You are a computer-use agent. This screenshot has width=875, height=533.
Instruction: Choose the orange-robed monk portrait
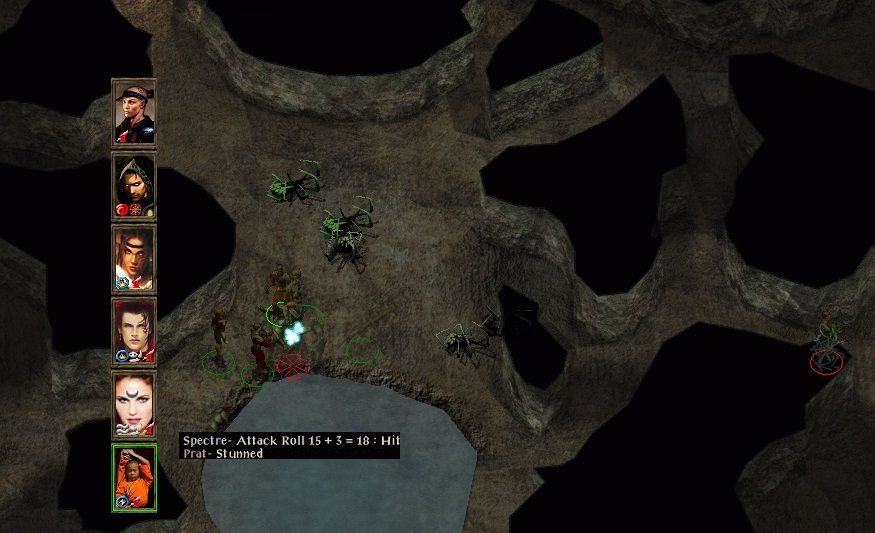(134, 477)
